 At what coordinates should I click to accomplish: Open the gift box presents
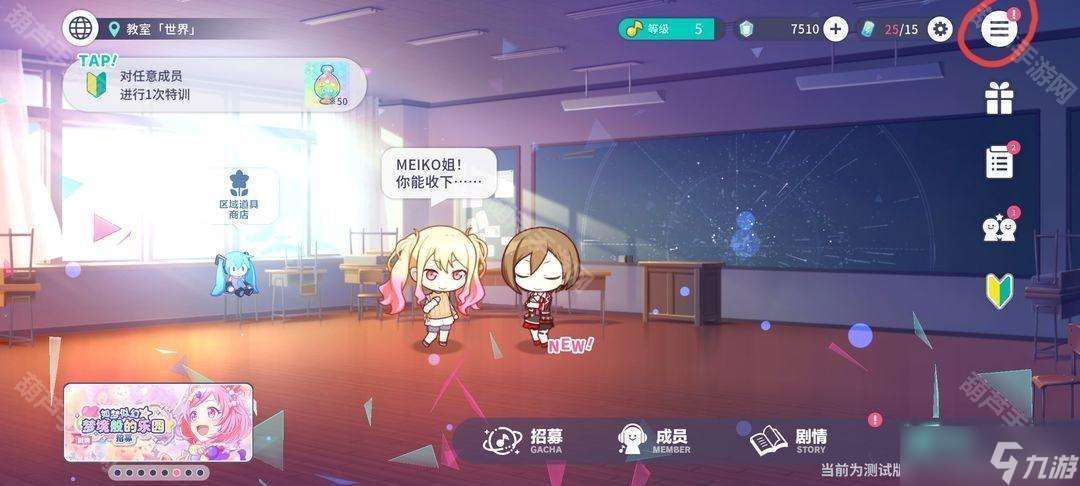[999, 98]
